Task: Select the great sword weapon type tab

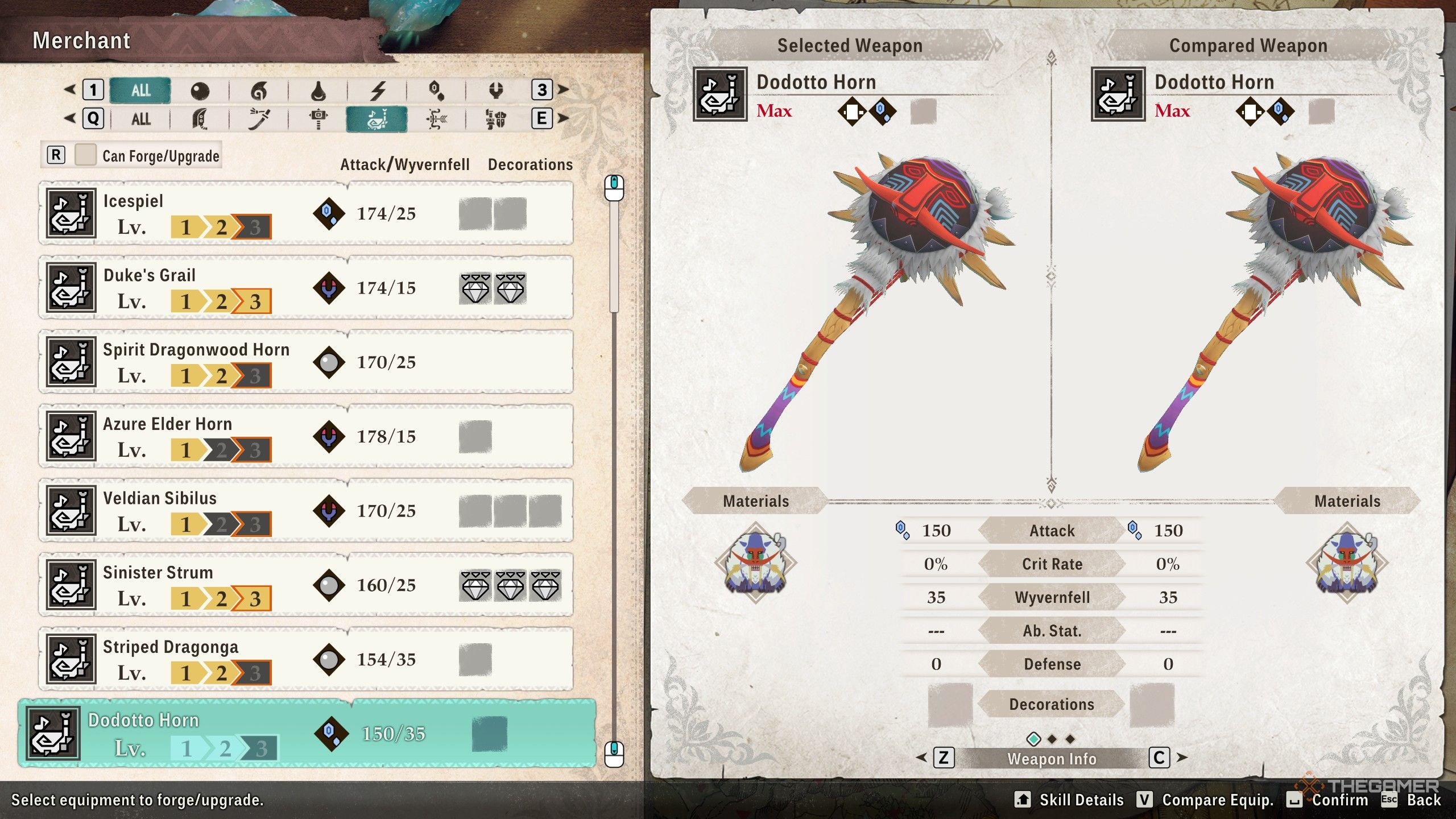Action: [200, 119]
